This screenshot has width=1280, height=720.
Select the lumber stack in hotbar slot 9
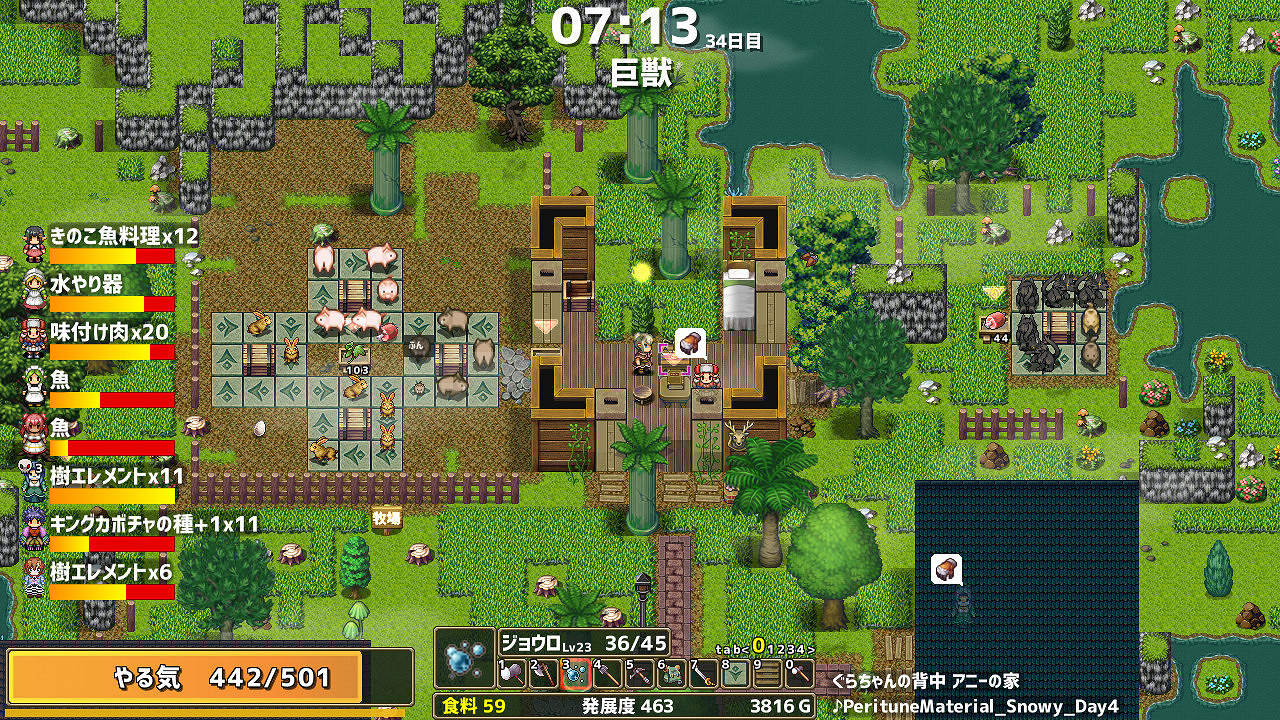[767, 674]
